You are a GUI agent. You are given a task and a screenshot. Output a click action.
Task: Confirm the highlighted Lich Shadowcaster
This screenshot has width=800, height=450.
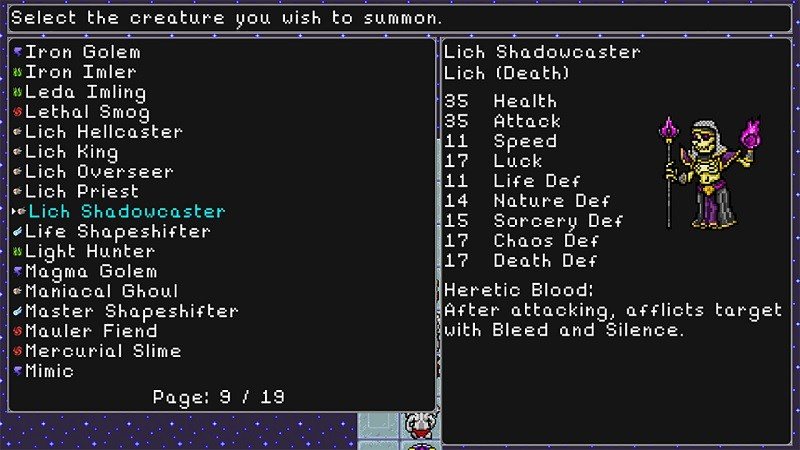[x=127, y=212]
